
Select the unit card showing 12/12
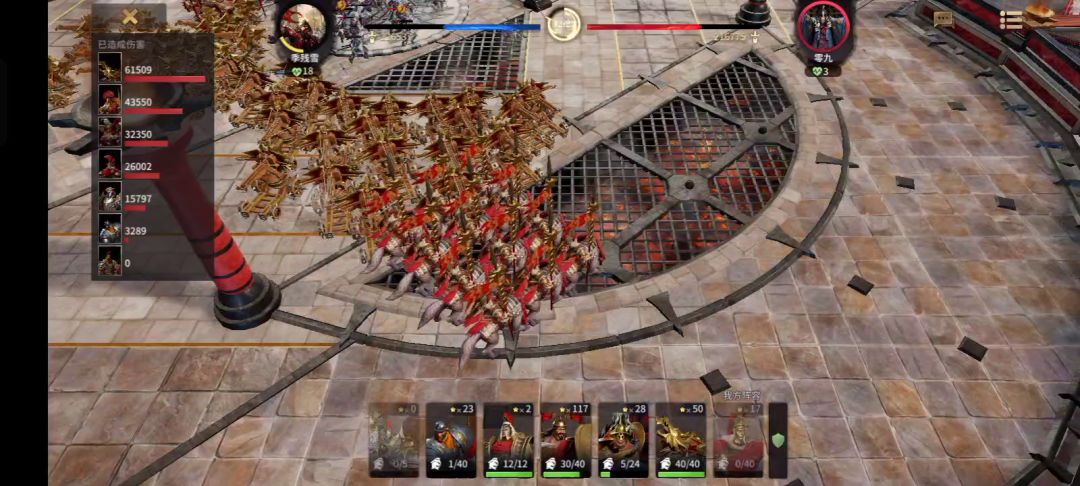tap(508, 440)
